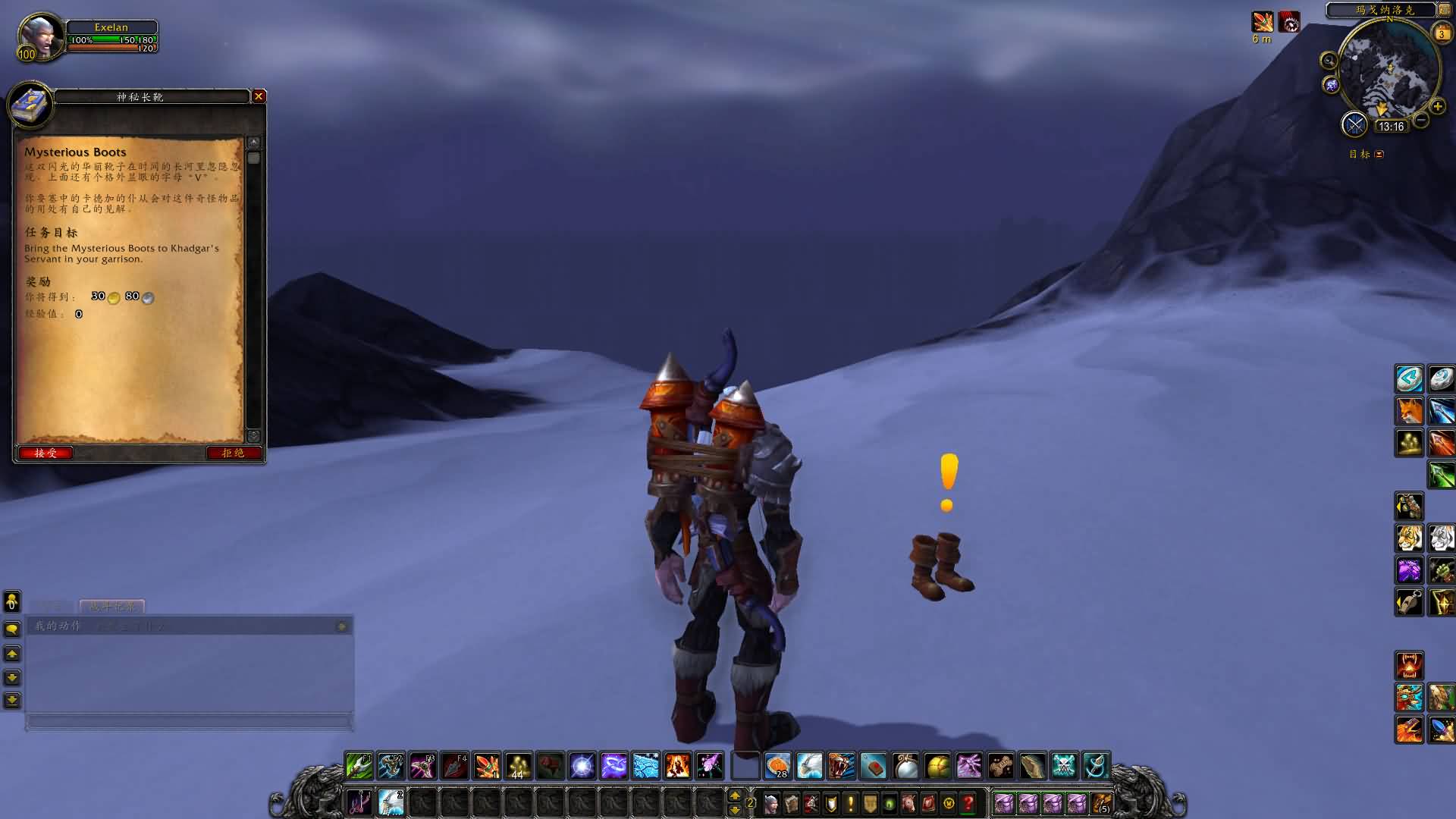1456x819 pixels.
Task: Open the garrison report crossed-swords button
Action: point(1354,124)
